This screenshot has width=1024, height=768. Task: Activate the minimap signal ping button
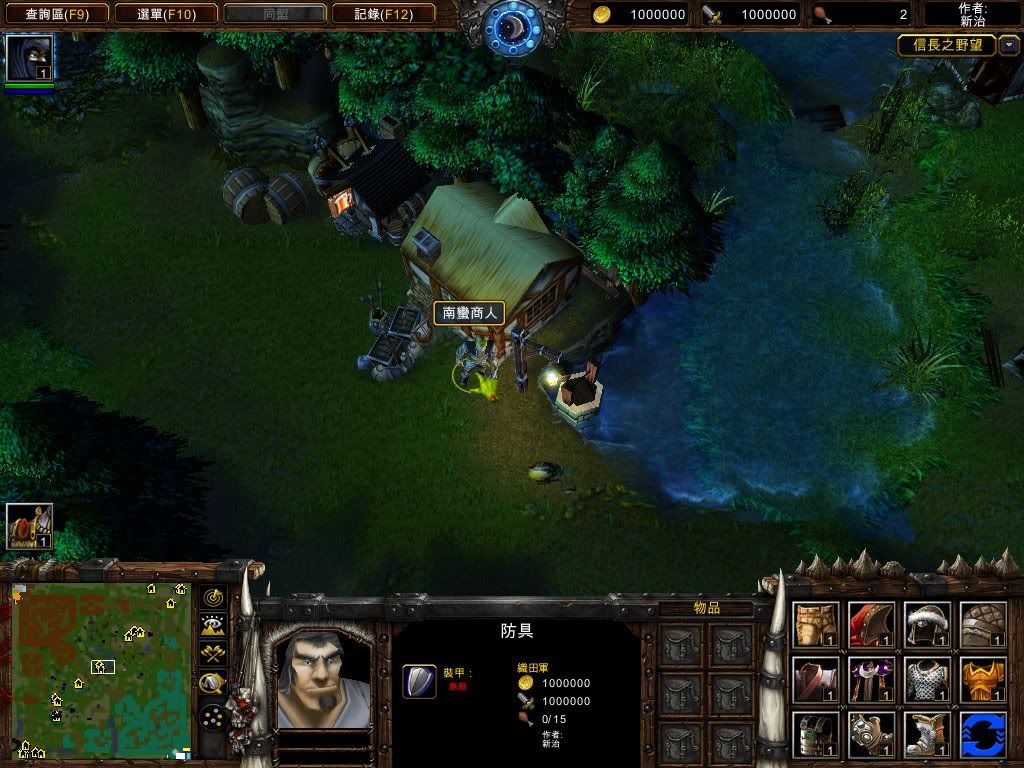pos(213,597)
